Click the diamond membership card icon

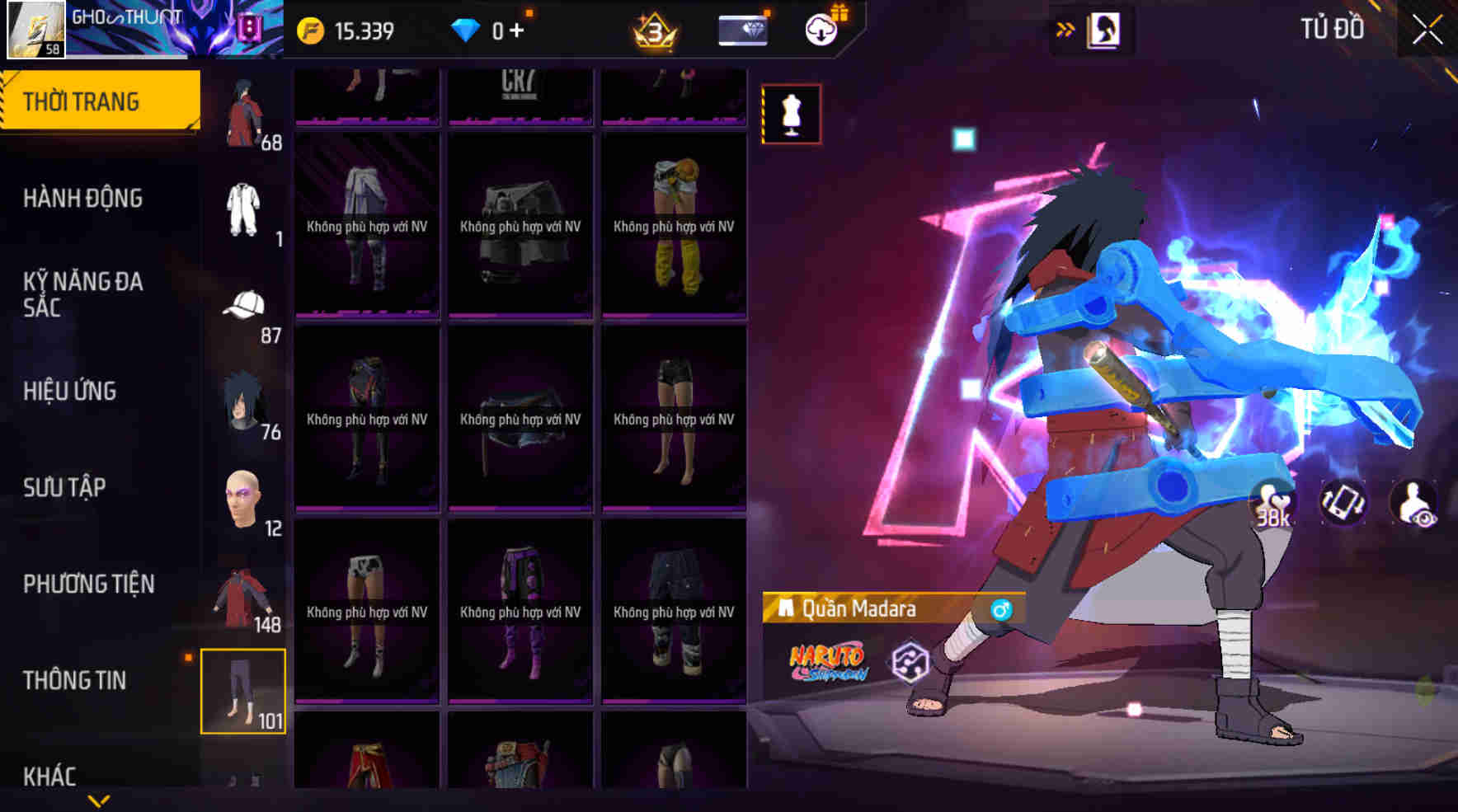click(x=741, y=29)
